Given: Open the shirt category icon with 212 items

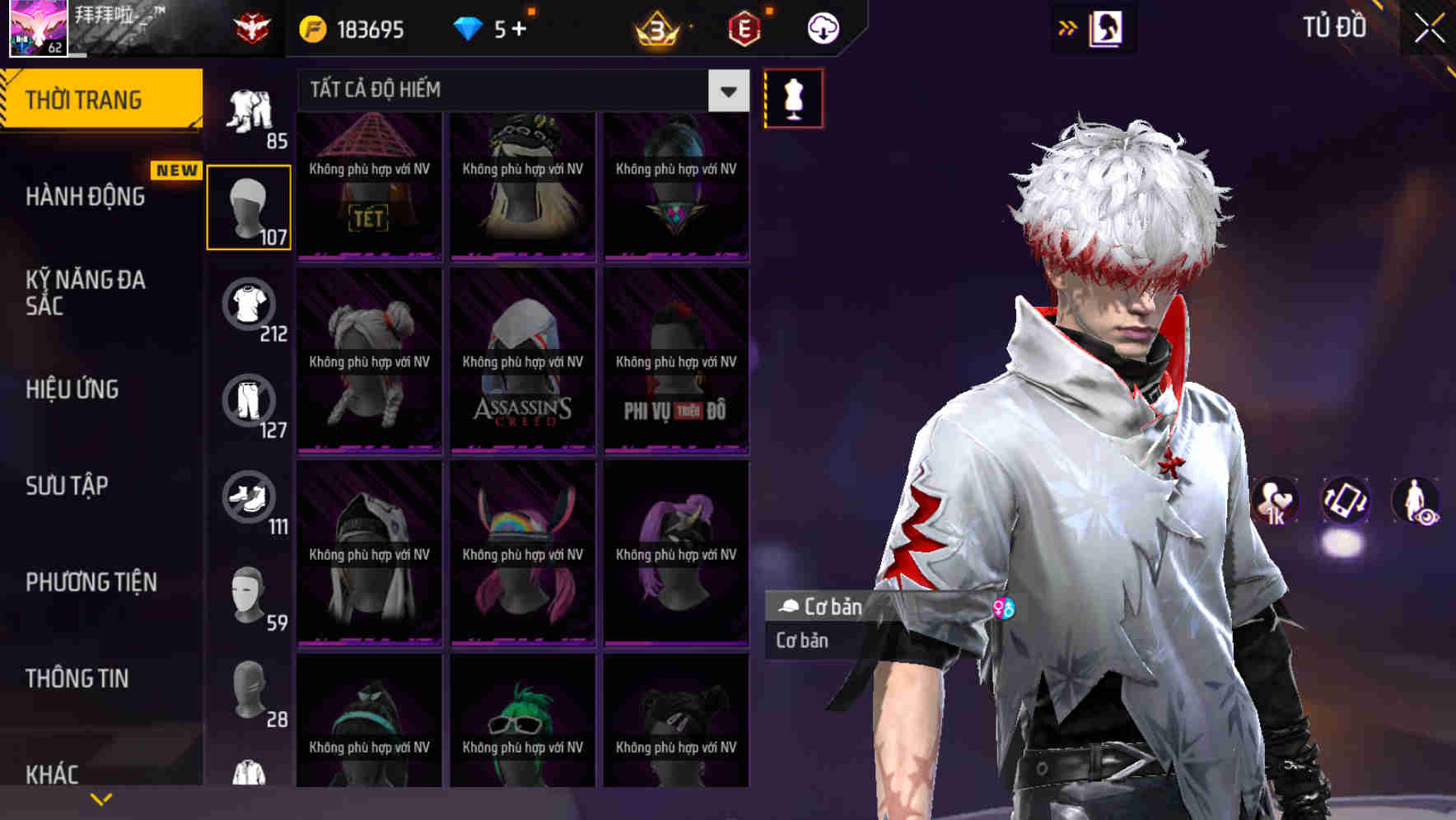Looking at the screenshot, I should click(x=250, y=305).
